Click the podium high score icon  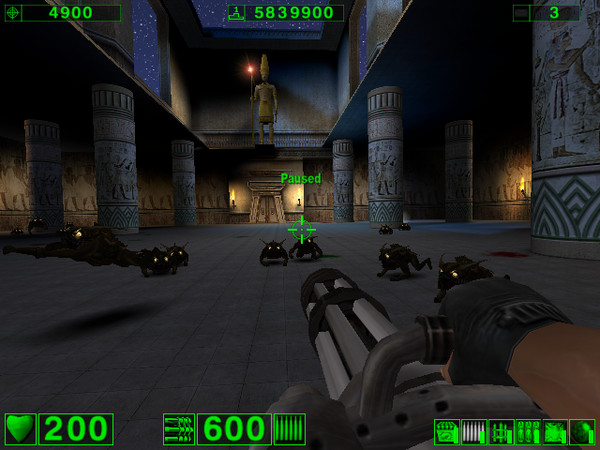[236, 13]
